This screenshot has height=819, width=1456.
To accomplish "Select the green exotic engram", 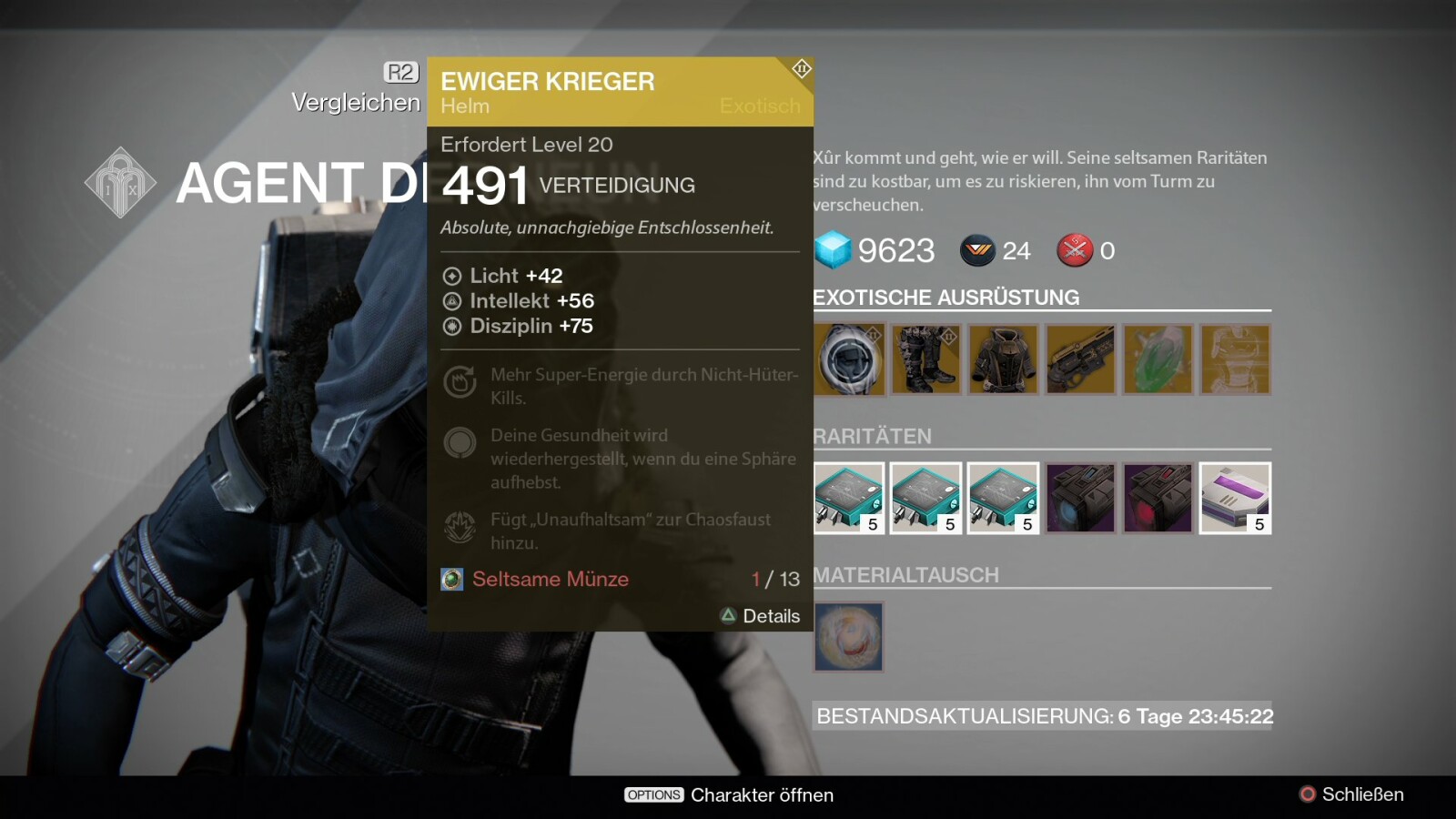I will (1158, 360).
